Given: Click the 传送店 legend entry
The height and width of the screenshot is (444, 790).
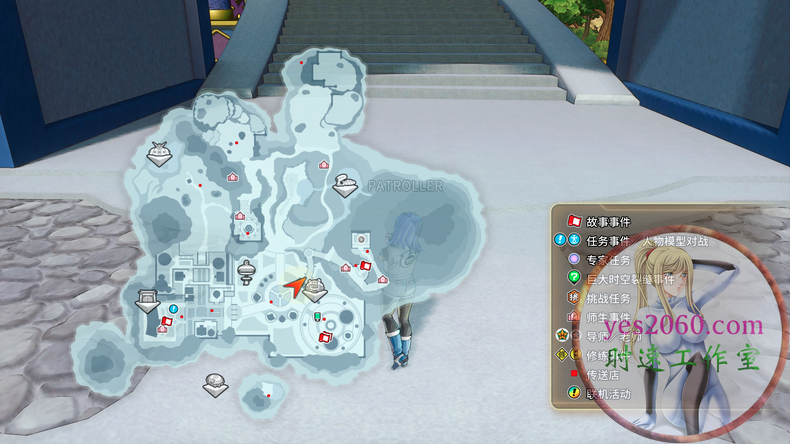Looking at the screenshot, I should coord(602,373).
